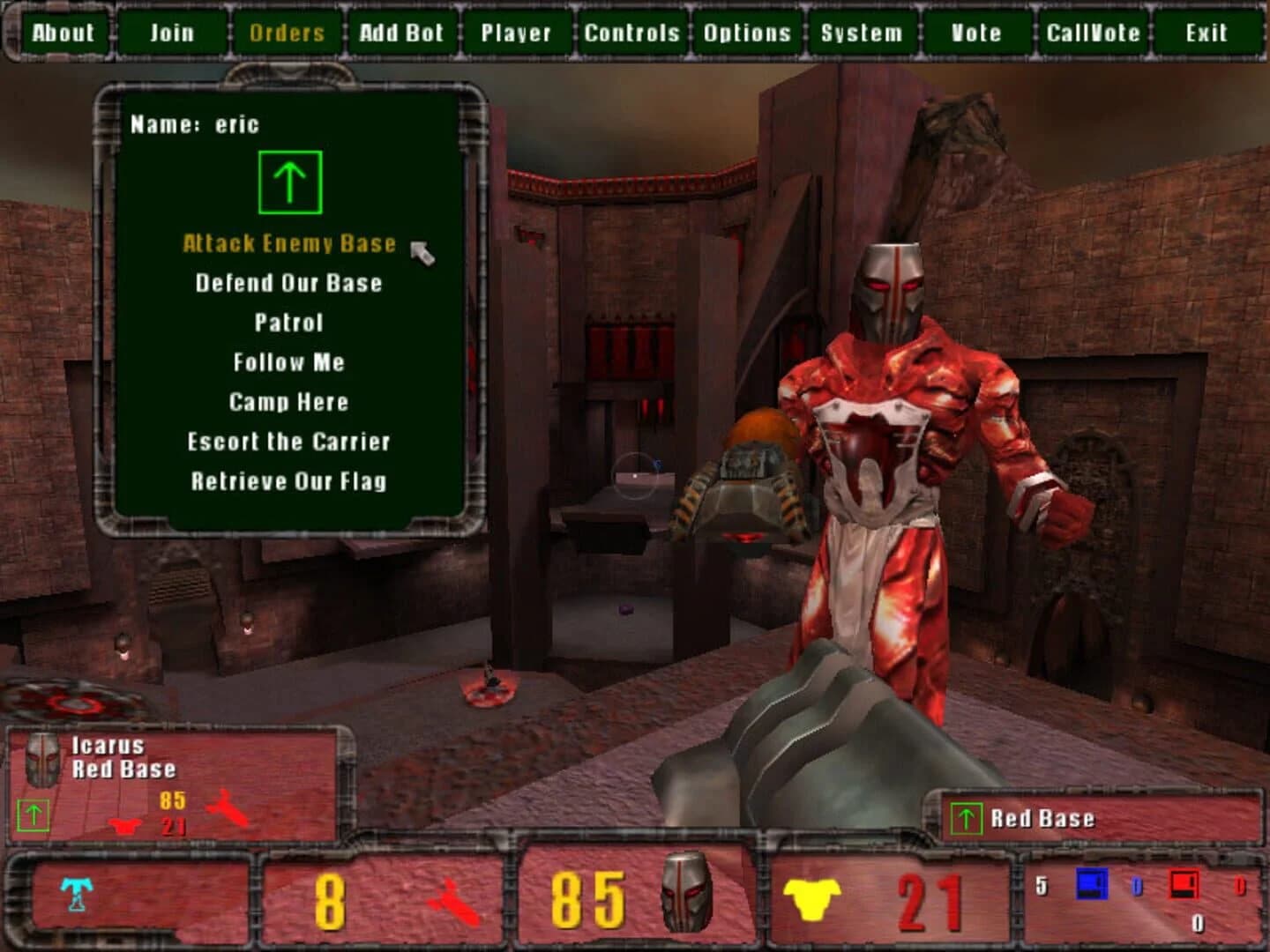The image size is (1270, 952).
Task: Order eric to Attack Enemy Base
Action: pos(288,244)
